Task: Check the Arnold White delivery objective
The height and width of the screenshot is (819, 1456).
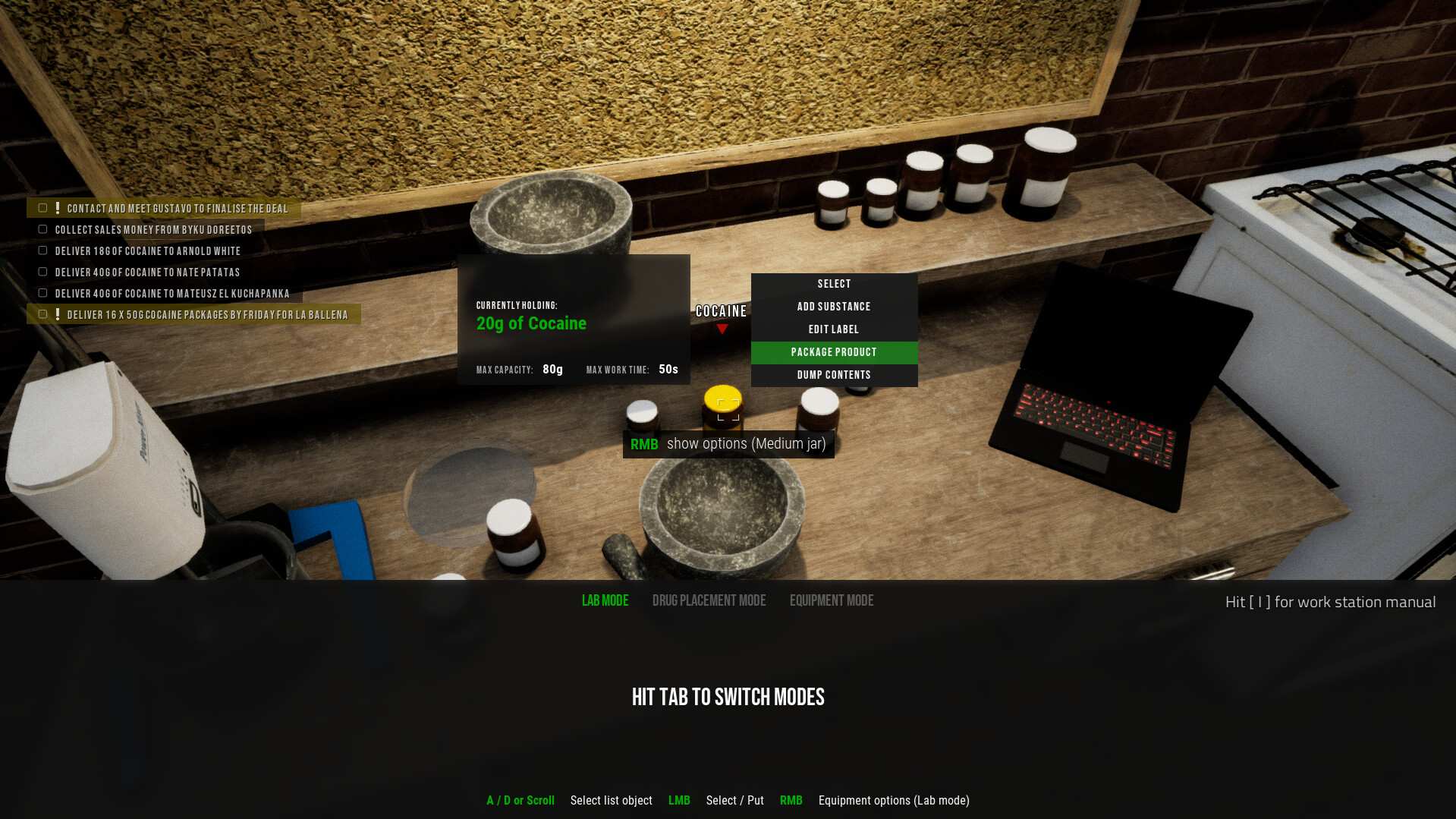Action: [x=42, y=249]
